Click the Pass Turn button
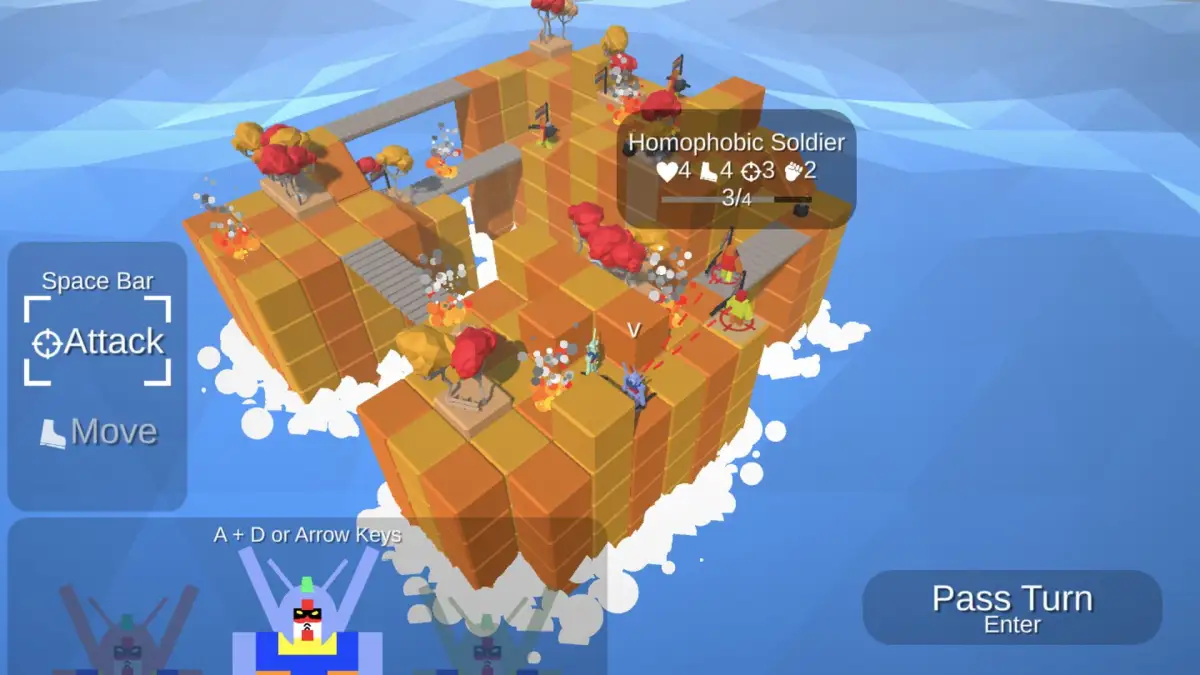 [x=1012, y=607]
